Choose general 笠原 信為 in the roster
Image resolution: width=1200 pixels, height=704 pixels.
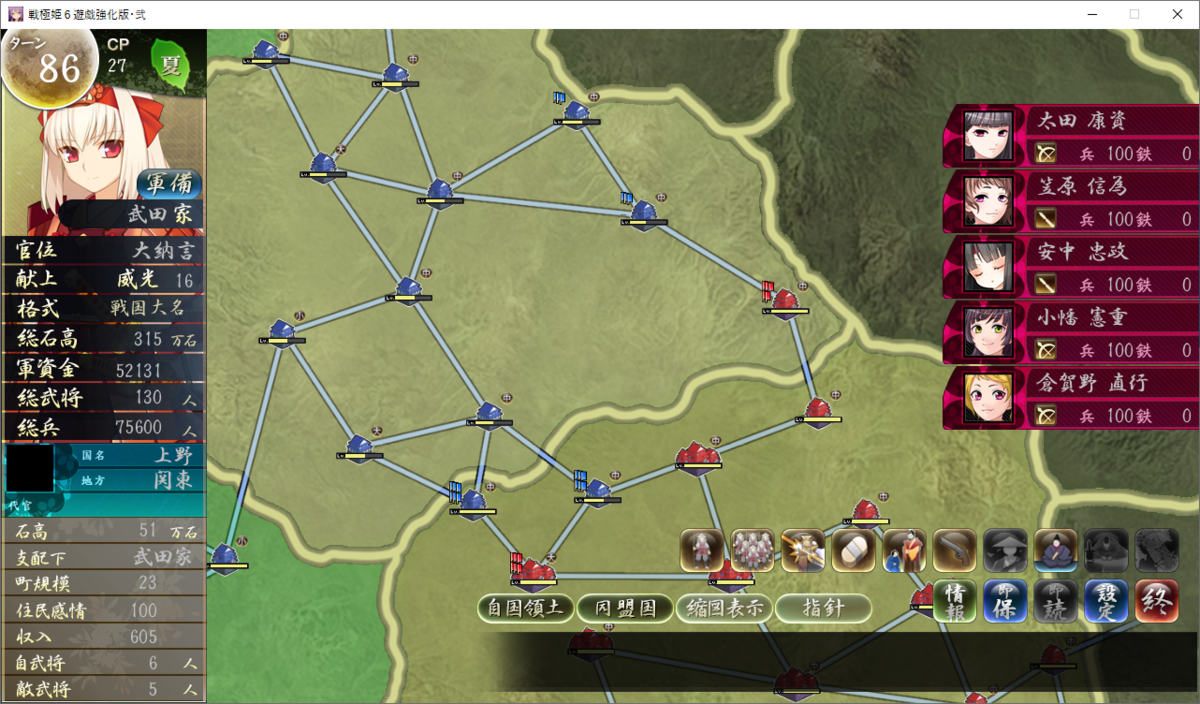tap(1070, 202)
